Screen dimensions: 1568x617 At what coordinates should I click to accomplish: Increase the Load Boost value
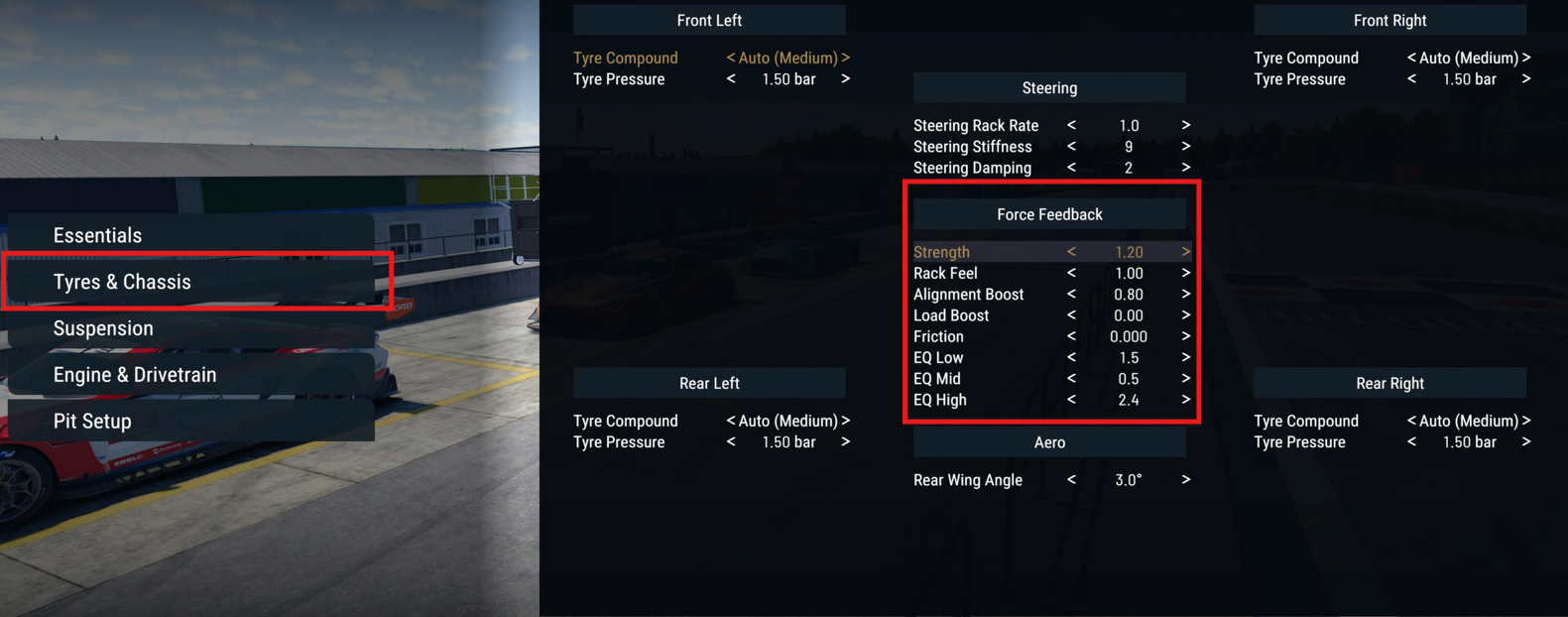[1185, 315]
